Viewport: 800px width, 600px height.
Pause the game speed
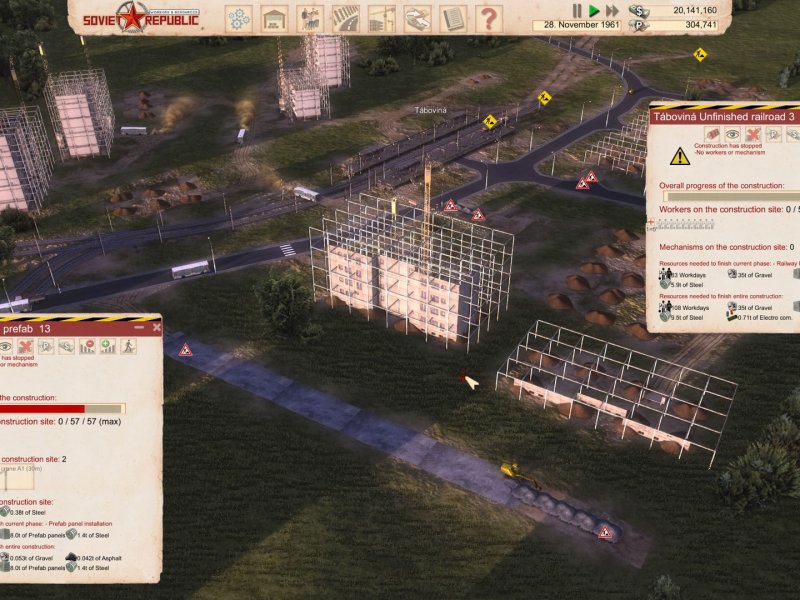coord(576,10)
